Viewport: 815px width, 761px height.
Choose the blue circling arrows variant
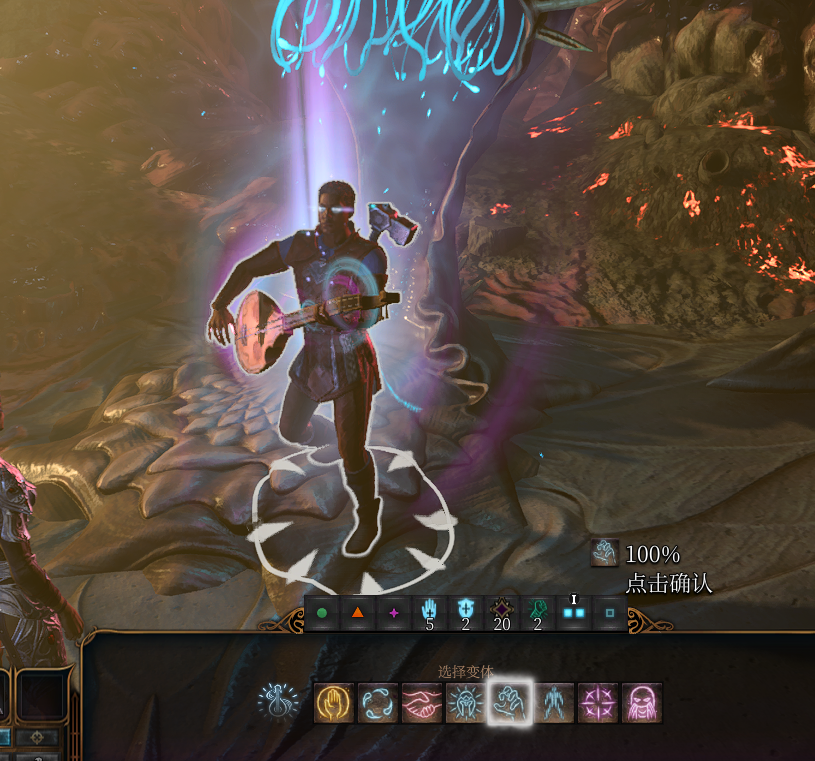pyautogui.click(x=377, y=703)
